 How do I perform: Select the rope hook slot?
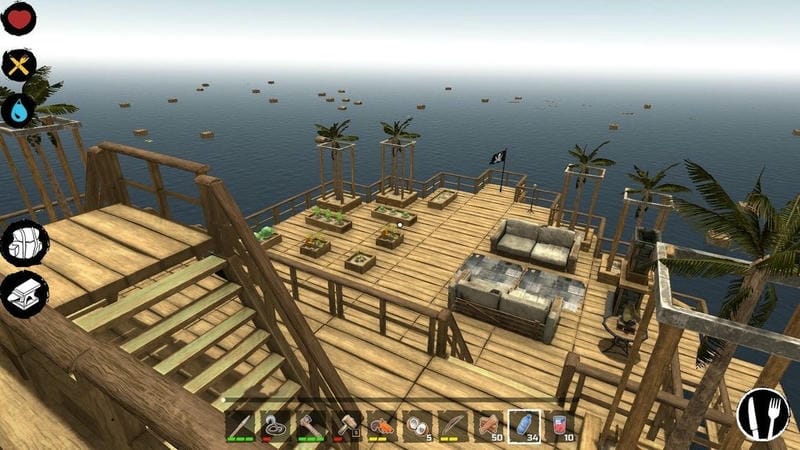tap(275, 427)
